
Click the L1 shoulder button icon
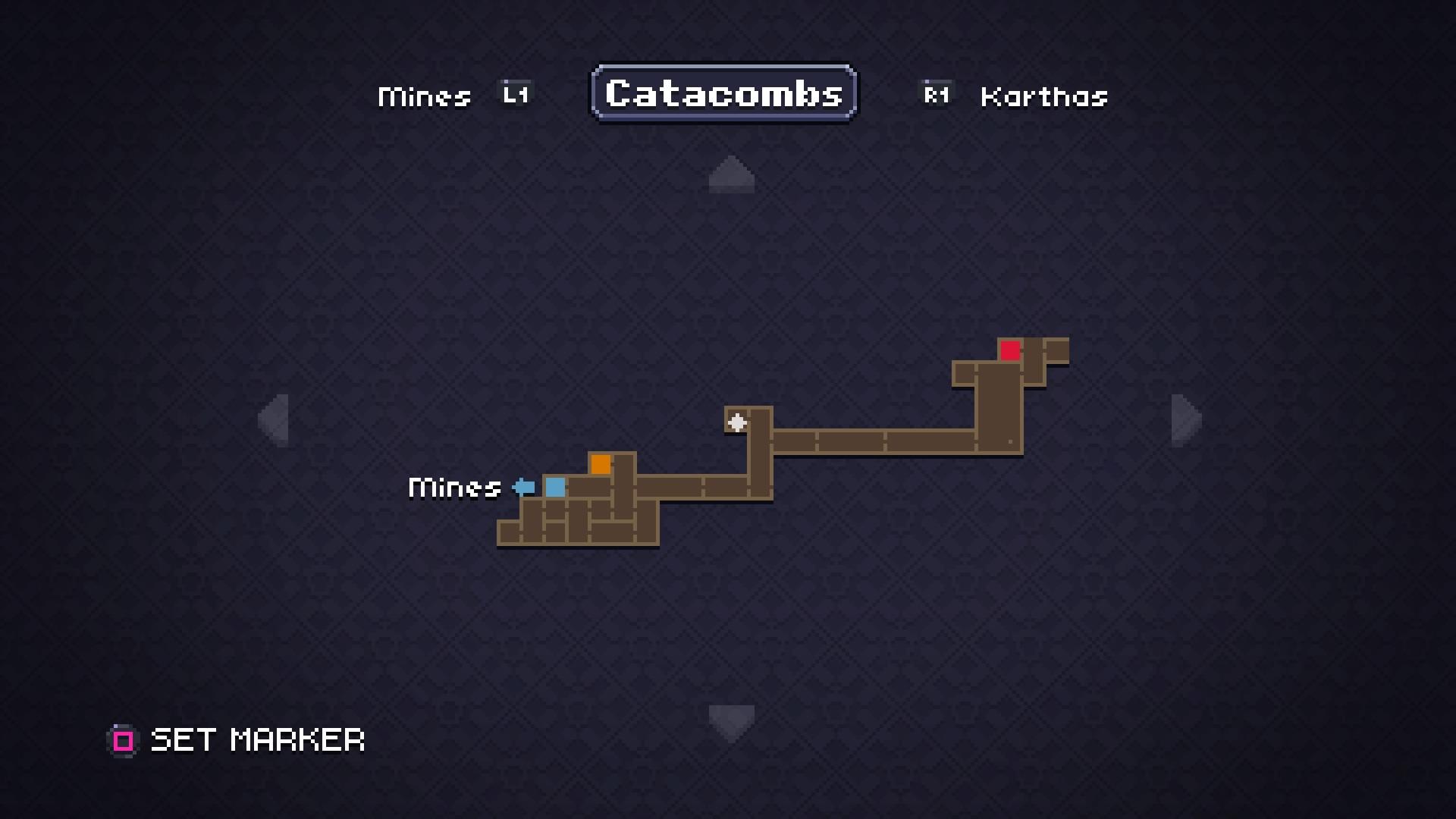pyautogui.click(x=514, y=93)
